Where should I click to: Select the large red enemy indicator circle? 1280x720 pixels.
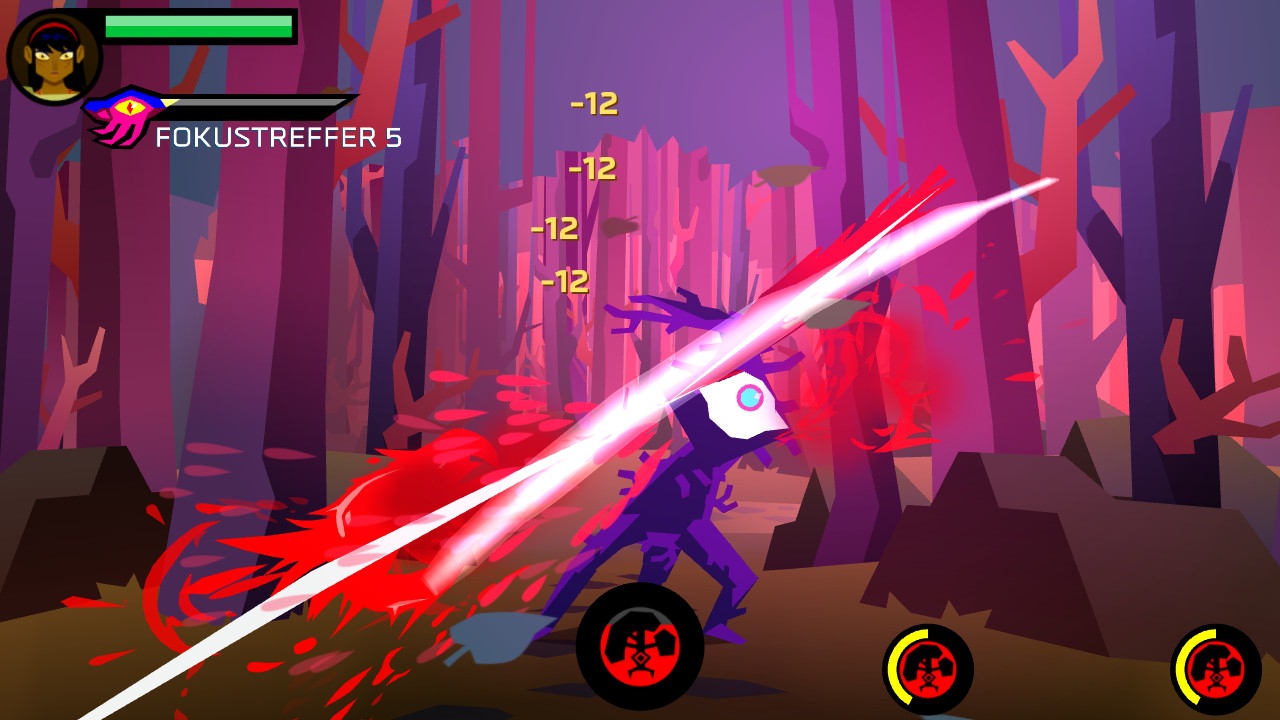click(x=640, y=646)
